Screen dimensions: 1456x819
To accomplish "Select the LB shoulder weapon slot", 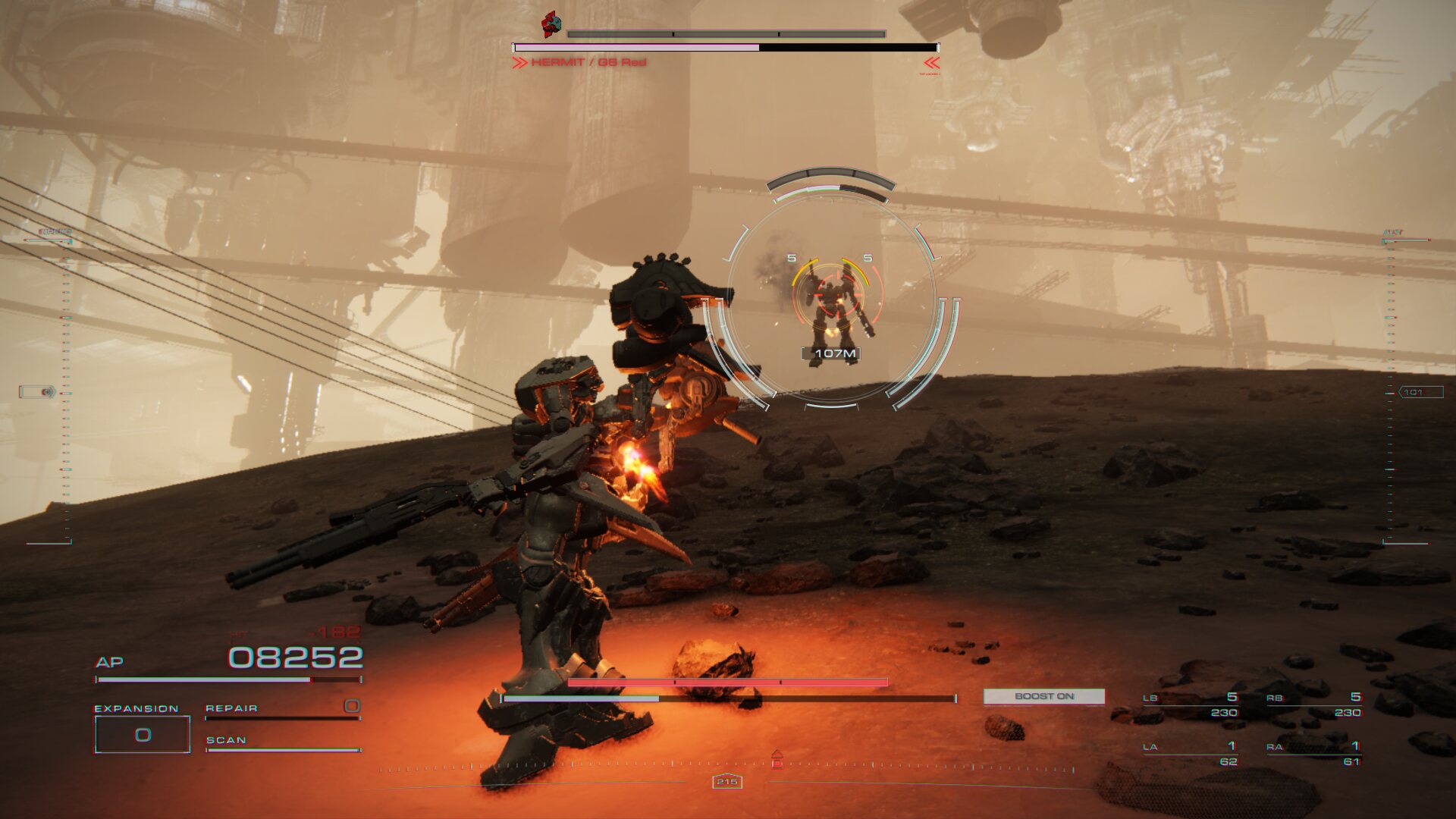I will point(1191,704).
